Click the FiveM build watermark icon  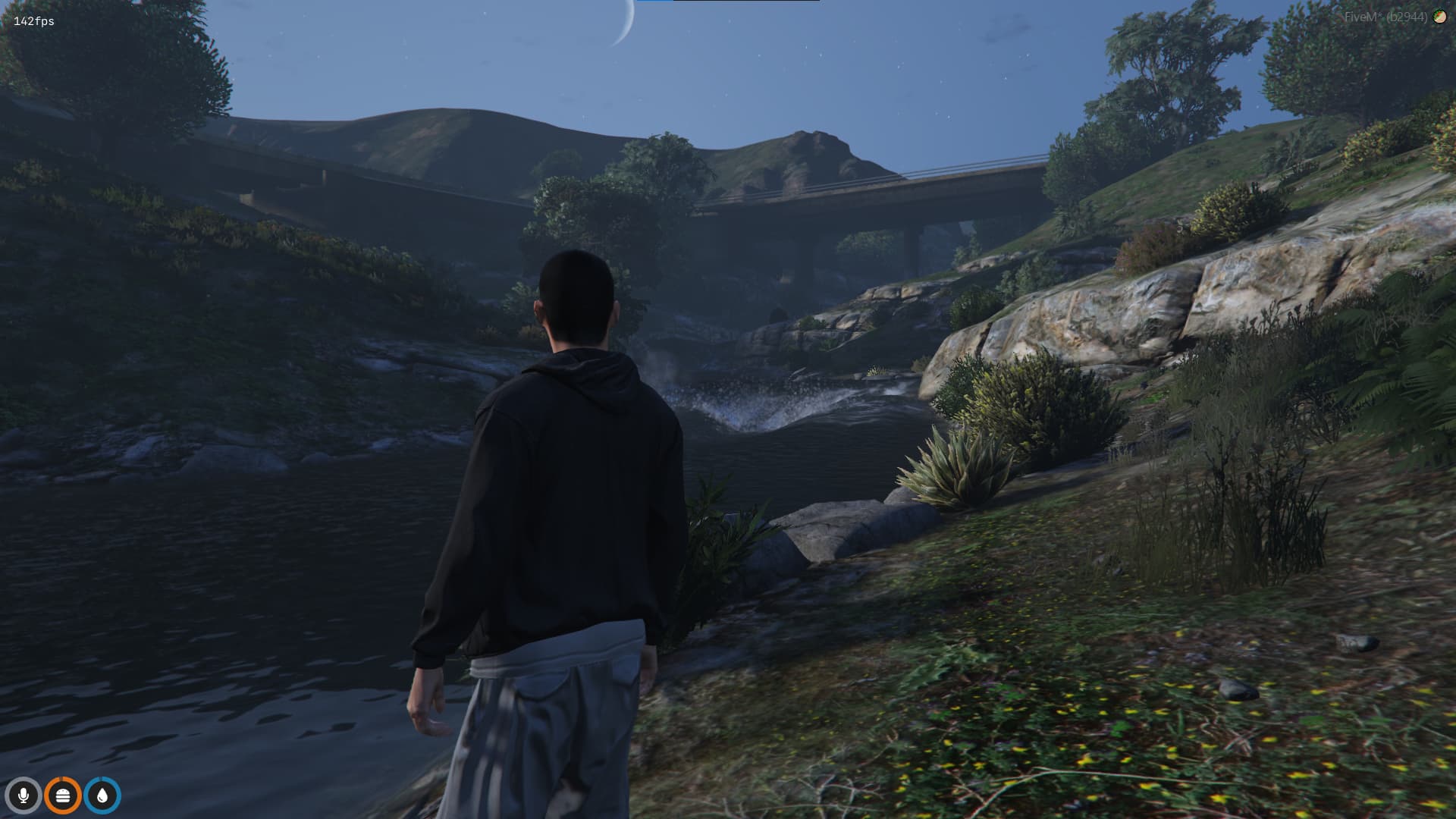coord(1439,17)
